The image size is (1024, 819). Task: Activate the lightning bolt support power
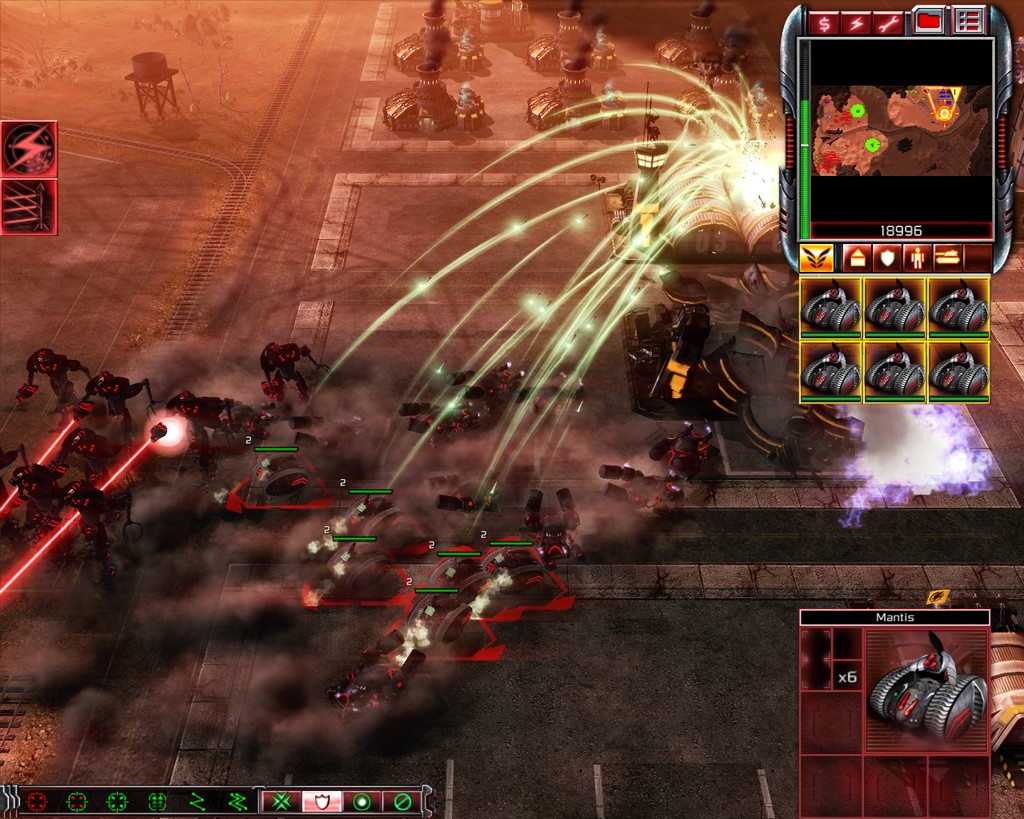coord(29,148)
